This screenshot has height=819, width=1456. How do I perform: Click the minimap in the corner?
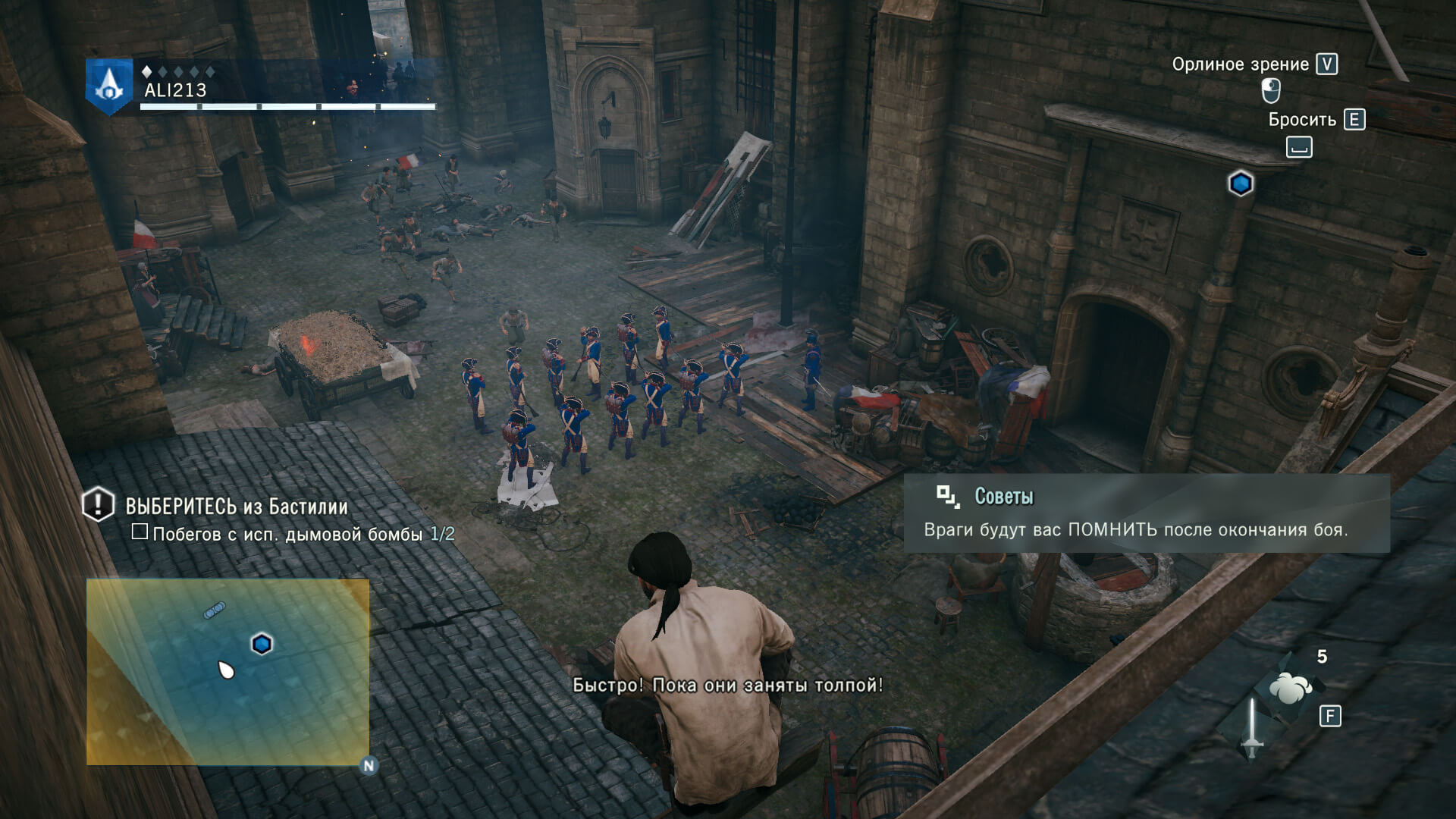tap(227, 672)
